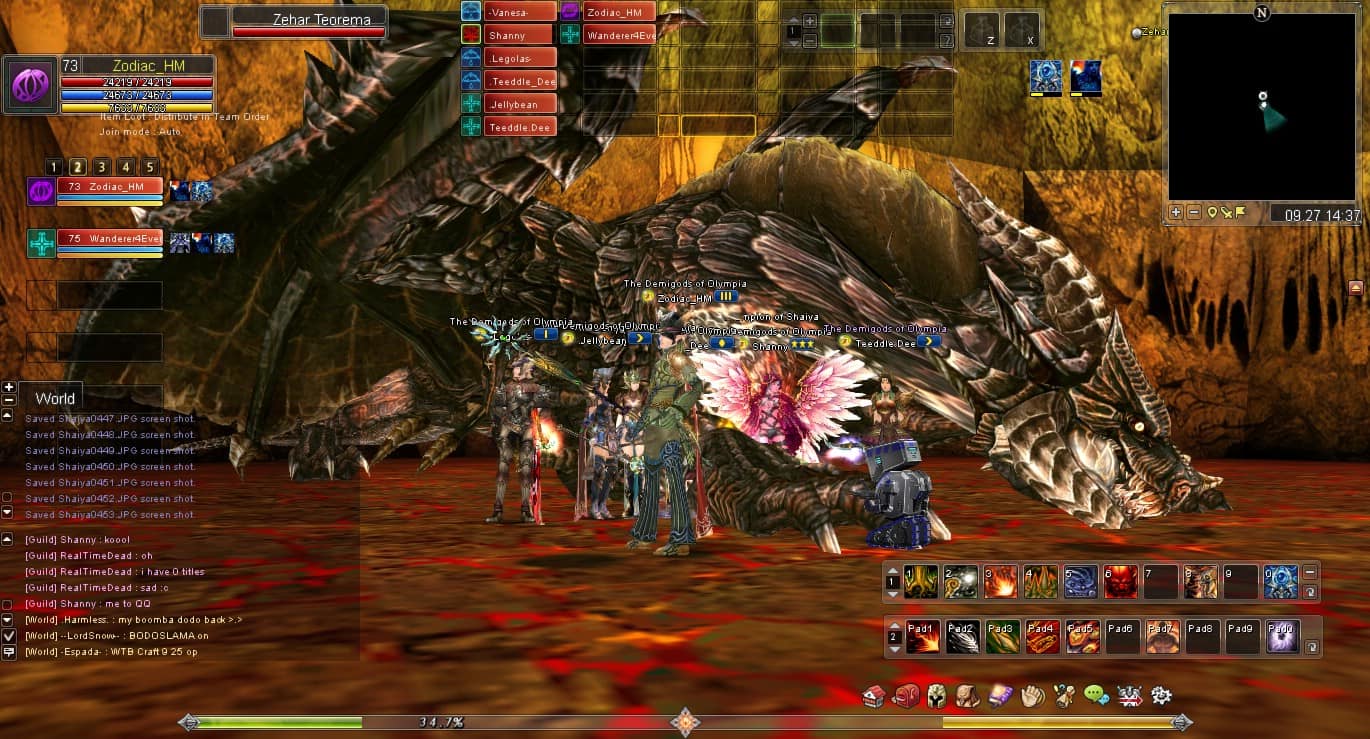Toggle the flag marker on the minimap
1370x739 pixels.
pos(1240,212)
